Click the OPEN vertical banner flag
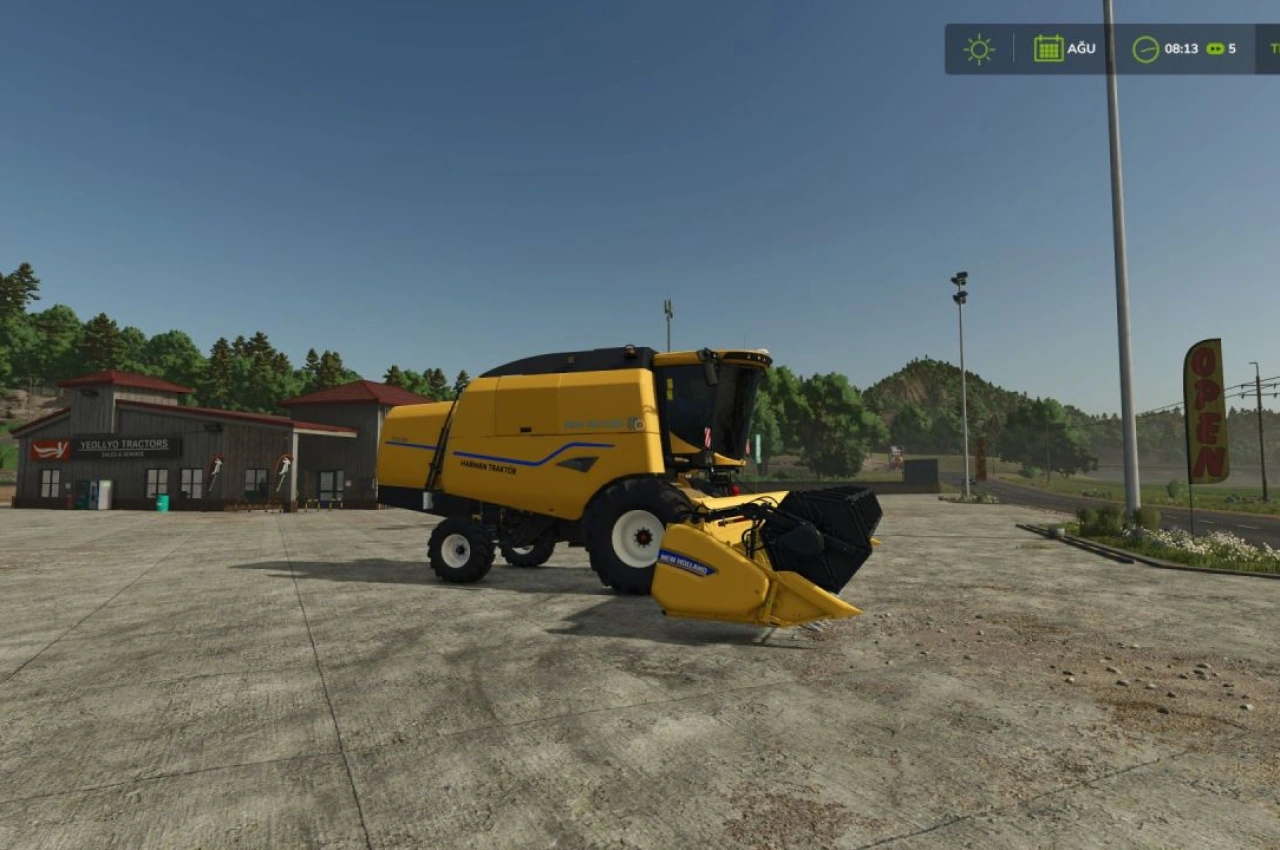The image size is (1280, 850). tap(1203, 410)
